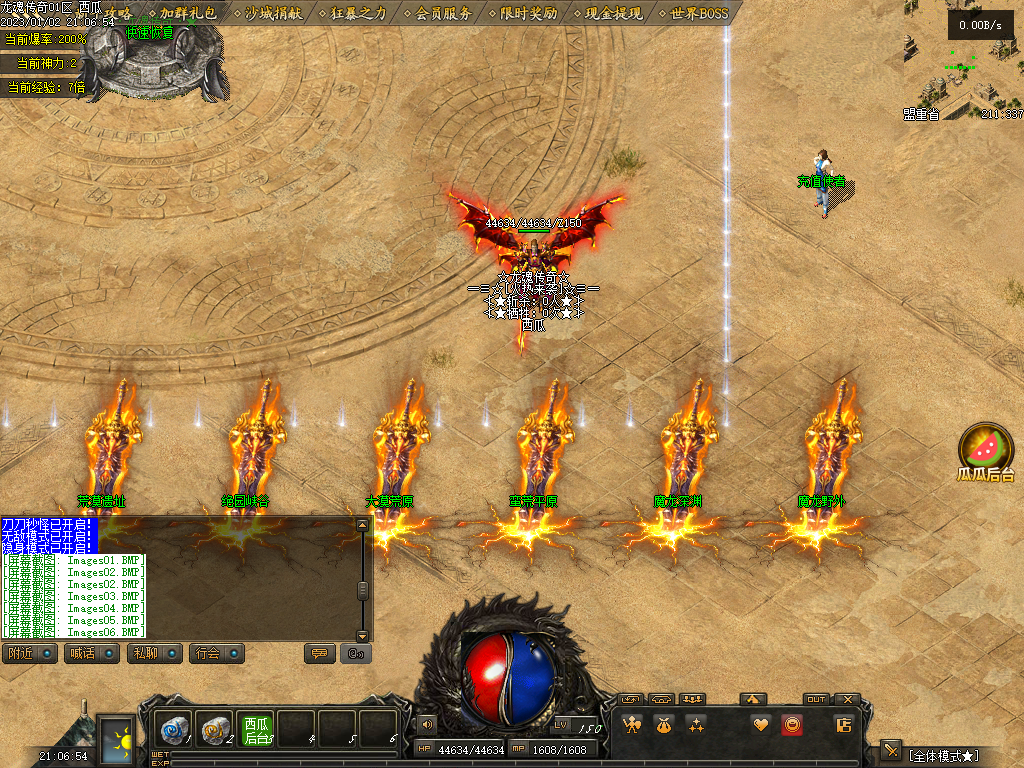Viewport: 1024px width, 768px height.
Task: Open the 沙城捐献 donation menu
Action: (x=274, y=13)
